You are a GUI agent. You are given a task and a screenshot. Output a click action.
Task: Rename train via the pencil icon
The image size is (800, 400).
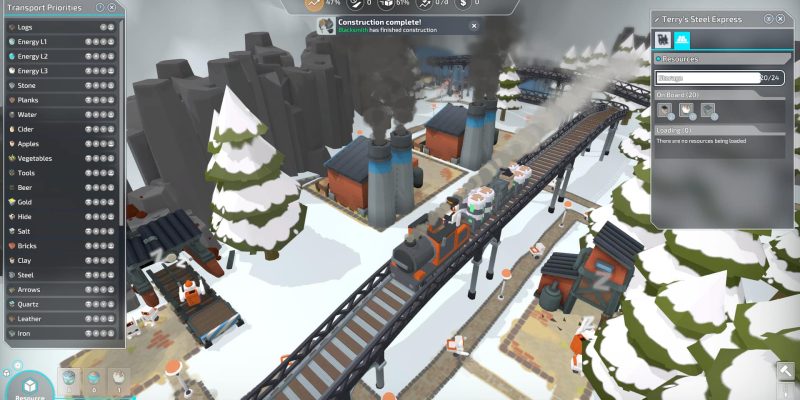coord(659,19)
